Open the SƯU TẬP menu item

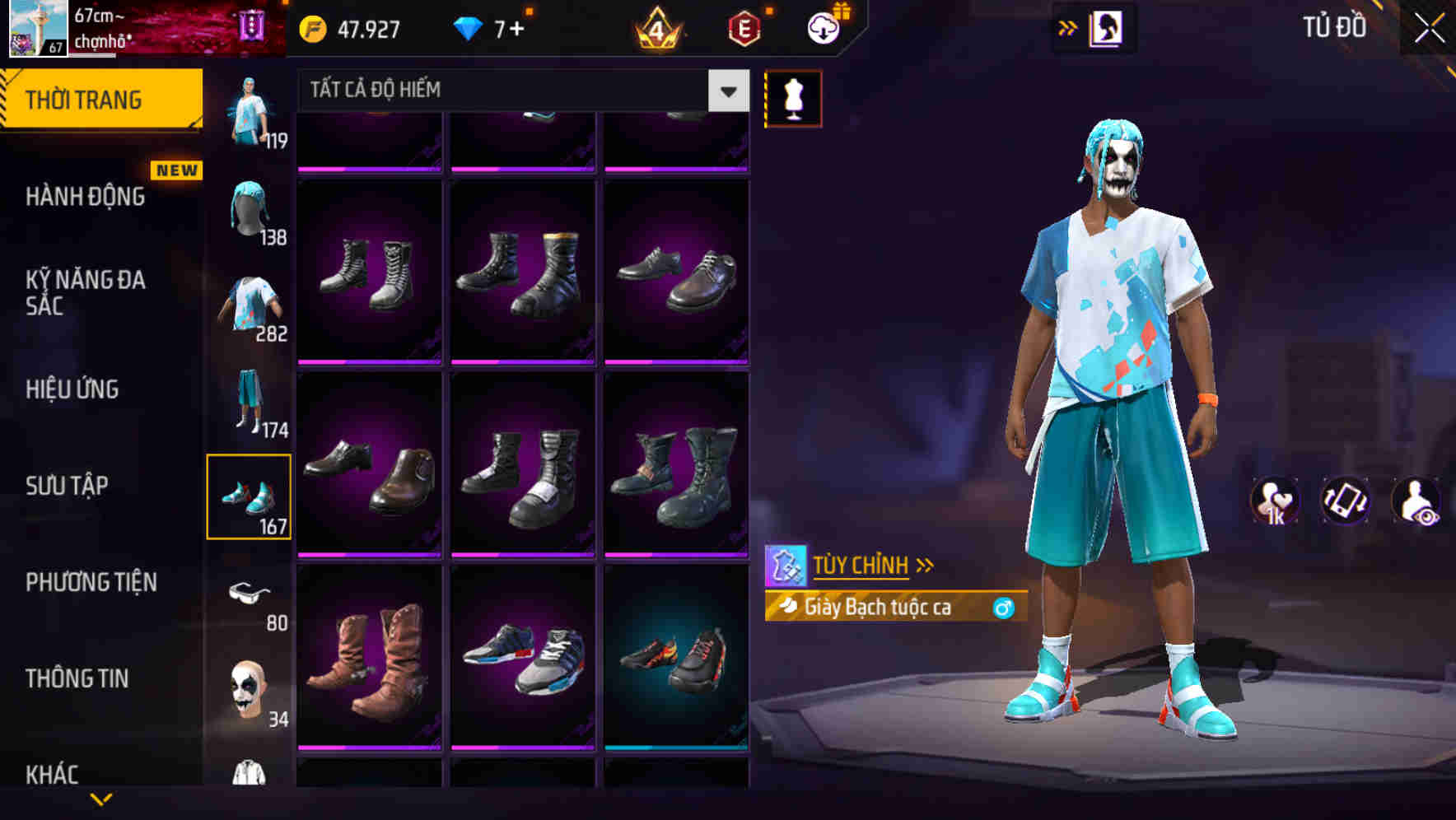coord(66,486)
